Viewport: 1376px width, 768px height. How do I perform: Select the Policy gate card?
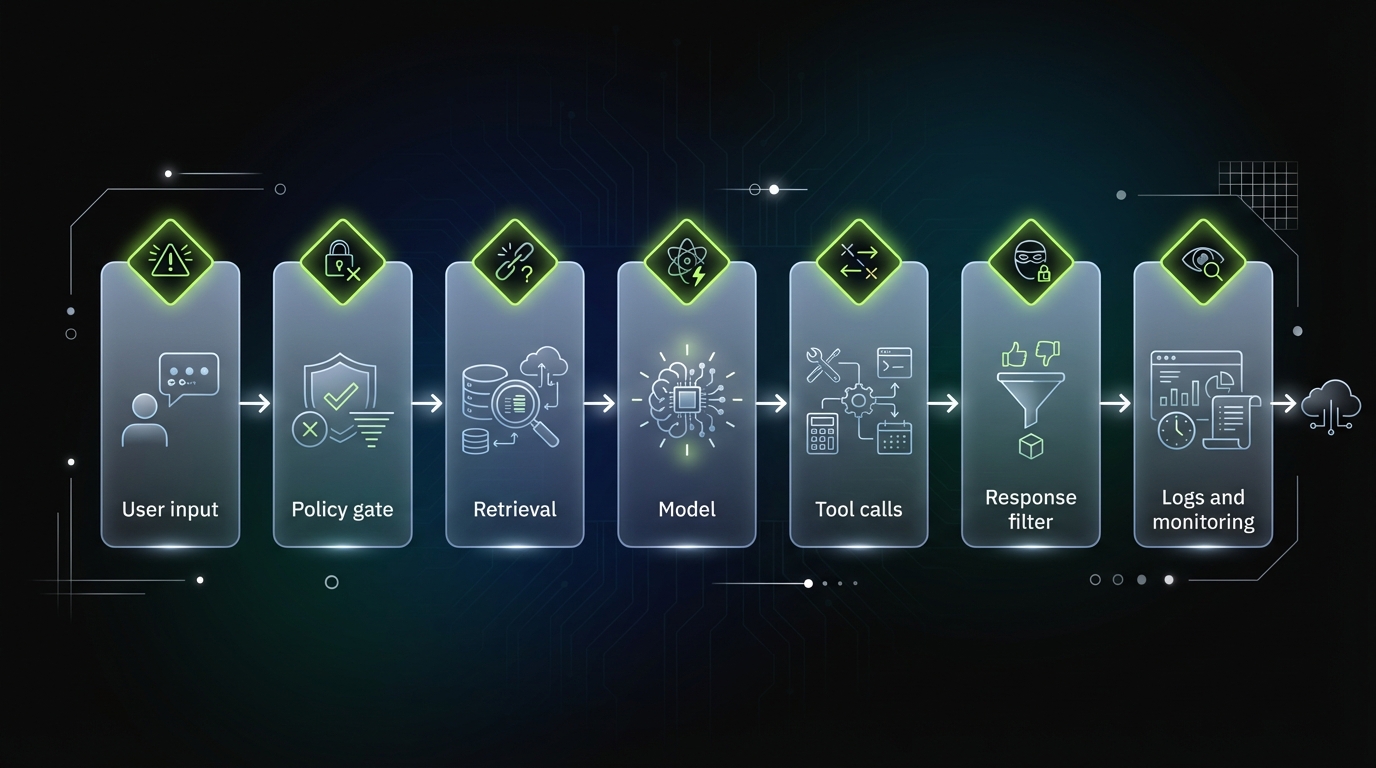[342, 420]
